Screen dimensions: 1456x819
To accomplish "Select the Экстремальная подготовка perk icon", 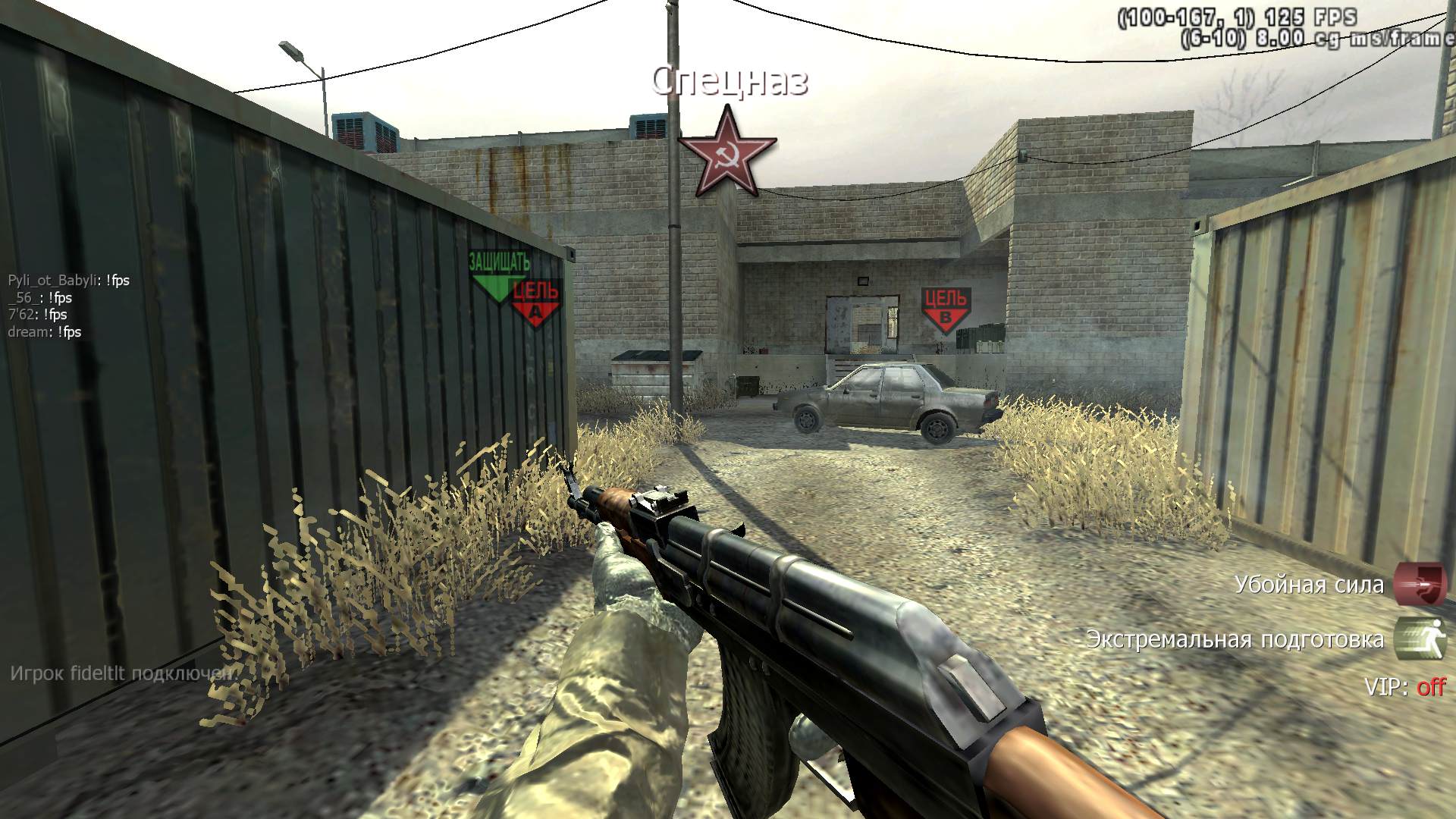I will 1420,639.
